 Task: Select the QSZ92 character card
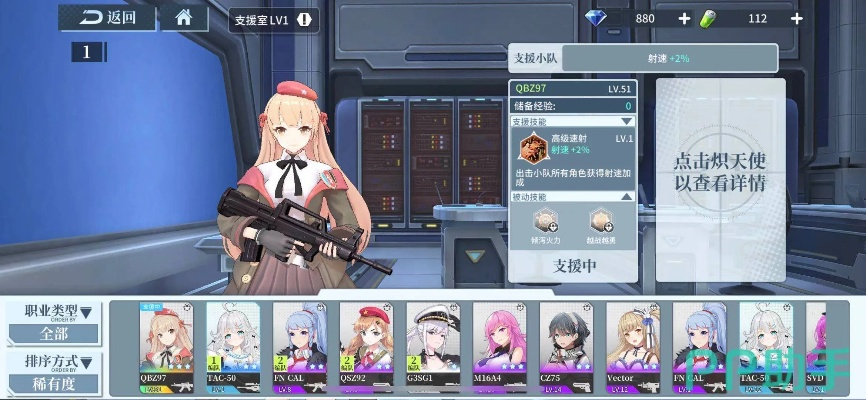coord(366,345)
